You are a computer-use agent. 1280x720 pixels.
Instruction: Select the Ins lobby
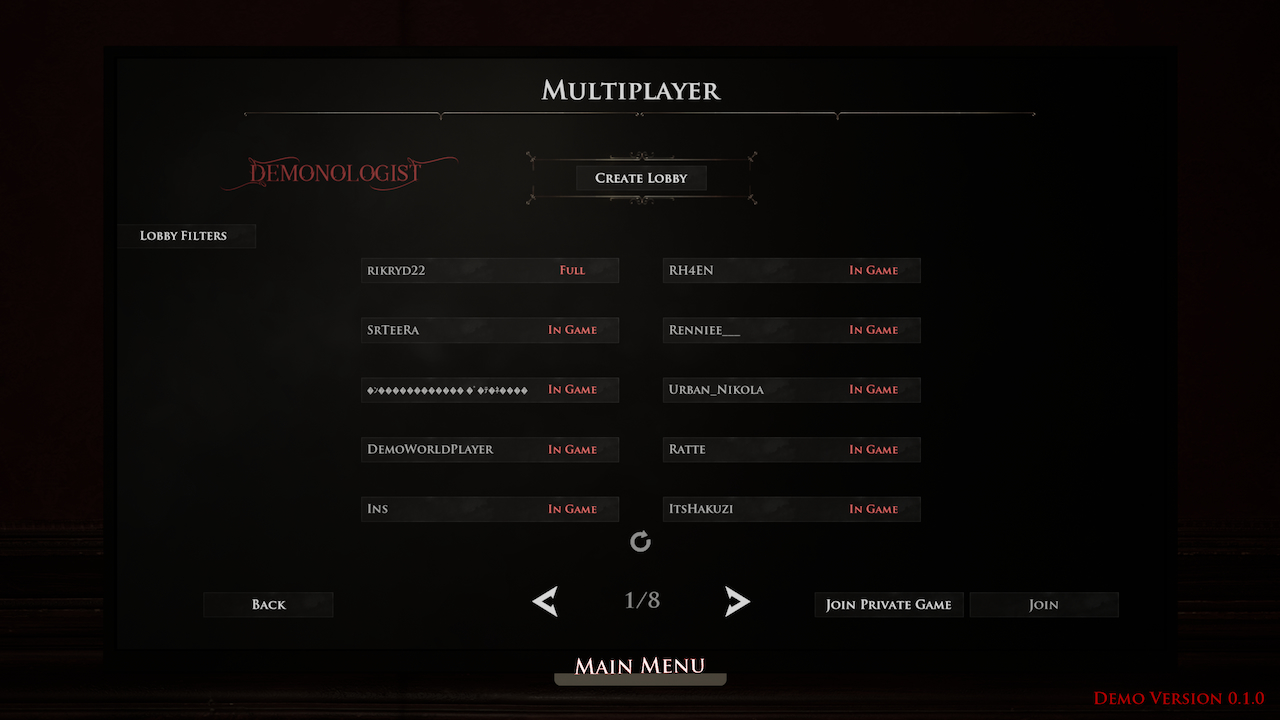[x=489, y=508]
